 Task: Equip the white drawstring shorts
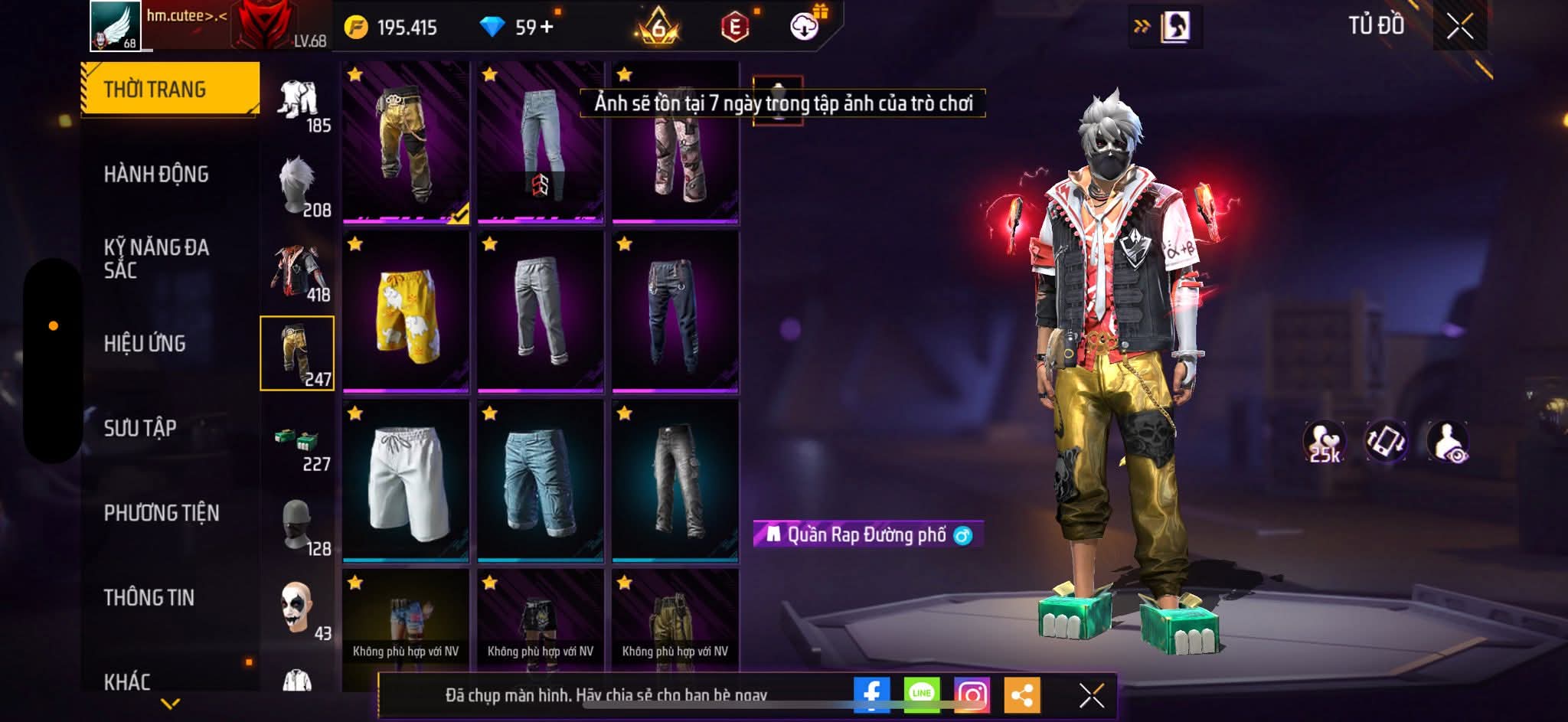pos(406,481)
